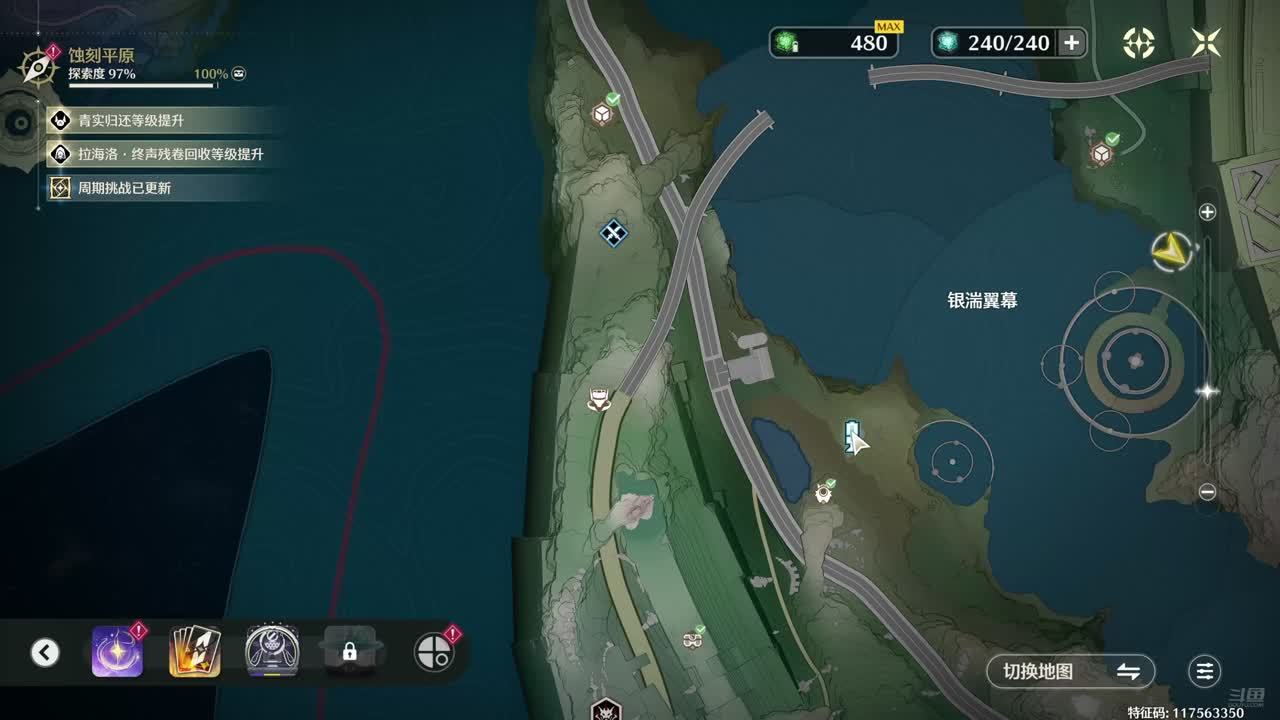Open the 蚀刻平原 exploration compass
1280x720 pixels.
point(39,67)
